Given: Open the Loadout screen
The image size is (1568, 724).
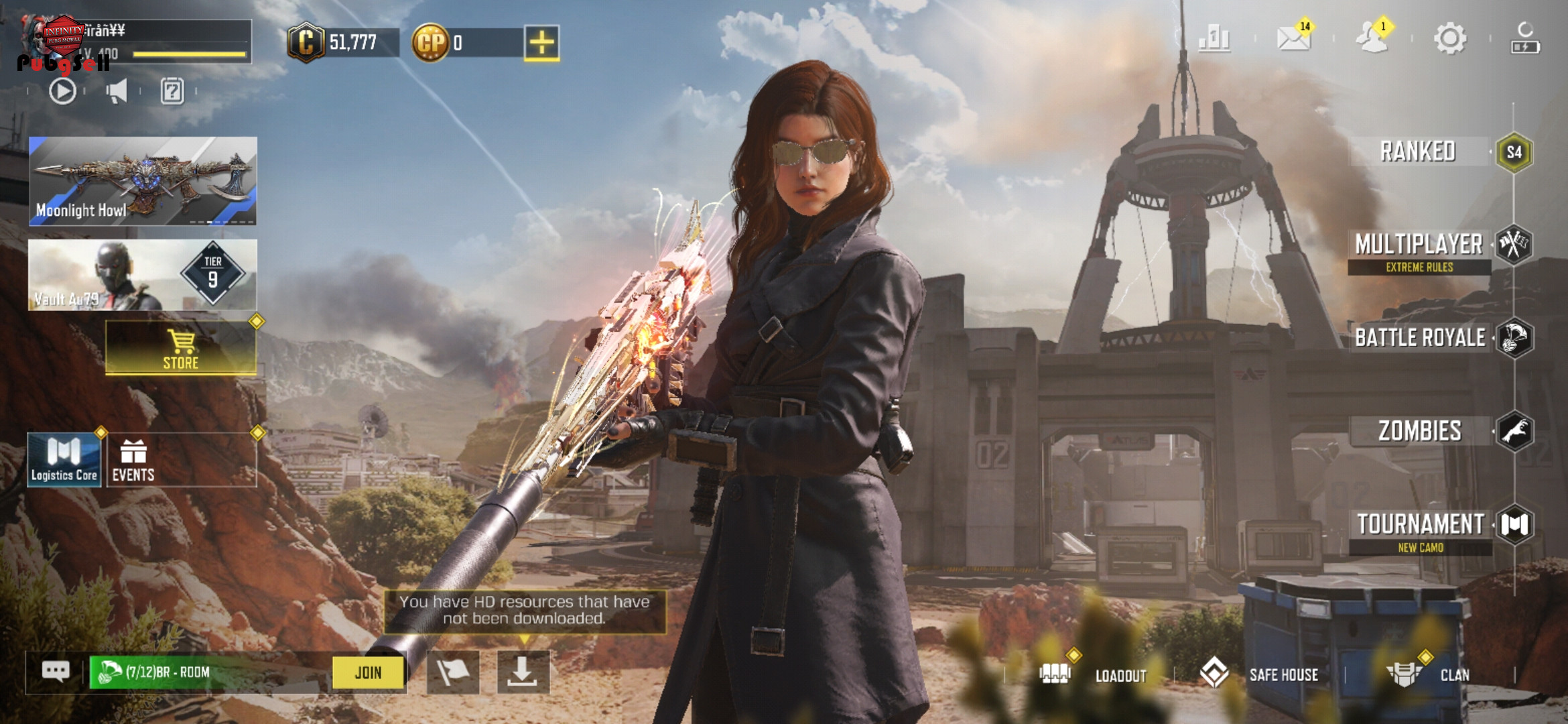Looking at the screenshot, I should [x=1094, y=674].
